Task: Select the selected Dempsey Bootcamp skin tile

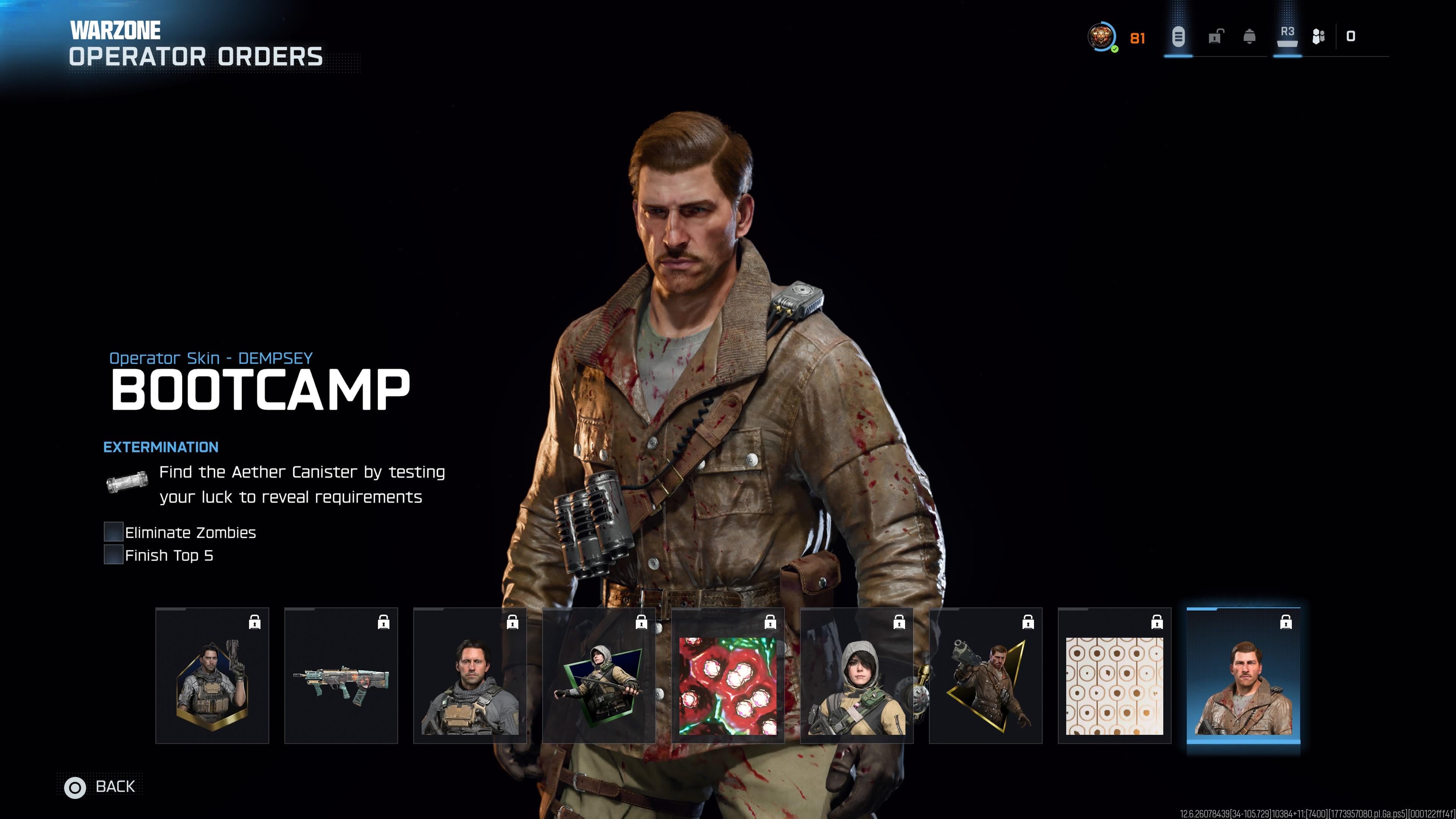Action: click(1243, 675)
